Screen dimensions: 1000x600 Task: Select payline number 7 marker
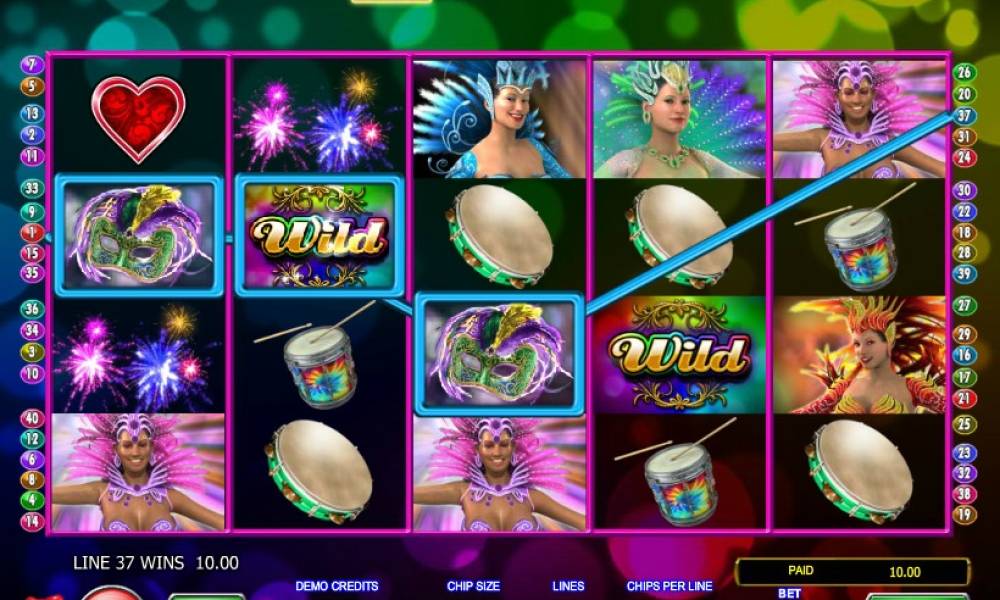click(32, 65)
